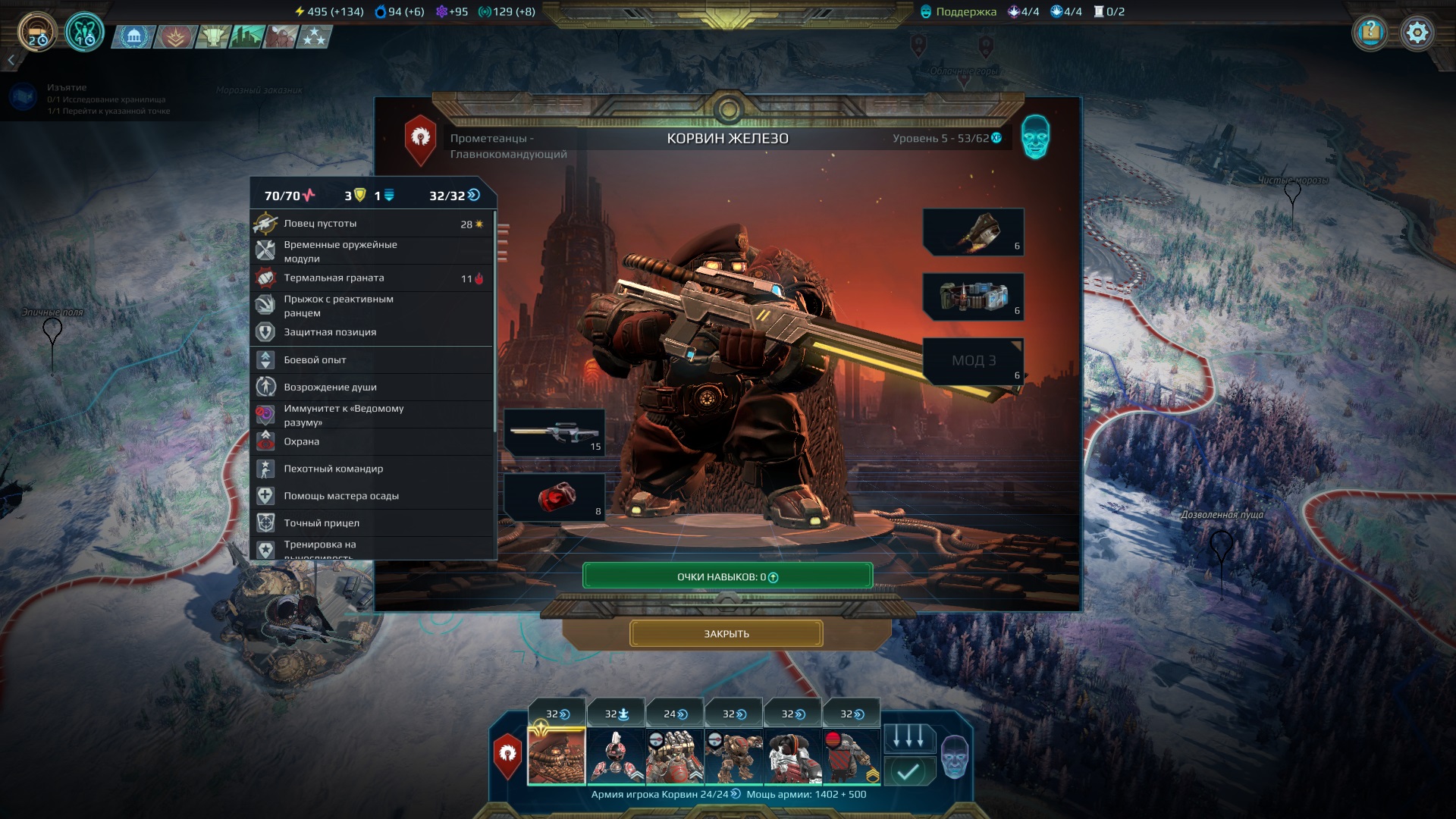Screen dimensions: 1456x819
Task: Open the diplomacy building icon tab
Action: pyautogui.click(x=134, y=36)
